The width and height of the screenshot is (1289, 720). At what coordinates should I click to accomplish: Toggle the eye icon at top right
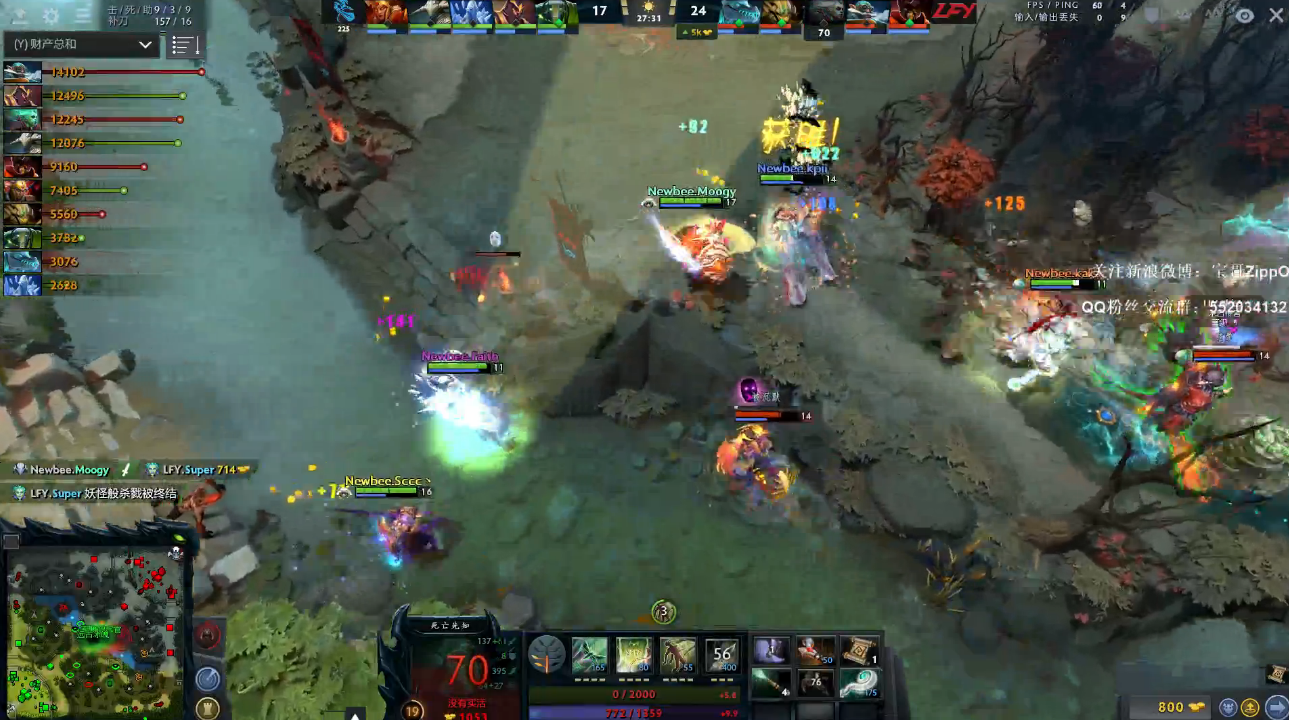pos(1244,16)
